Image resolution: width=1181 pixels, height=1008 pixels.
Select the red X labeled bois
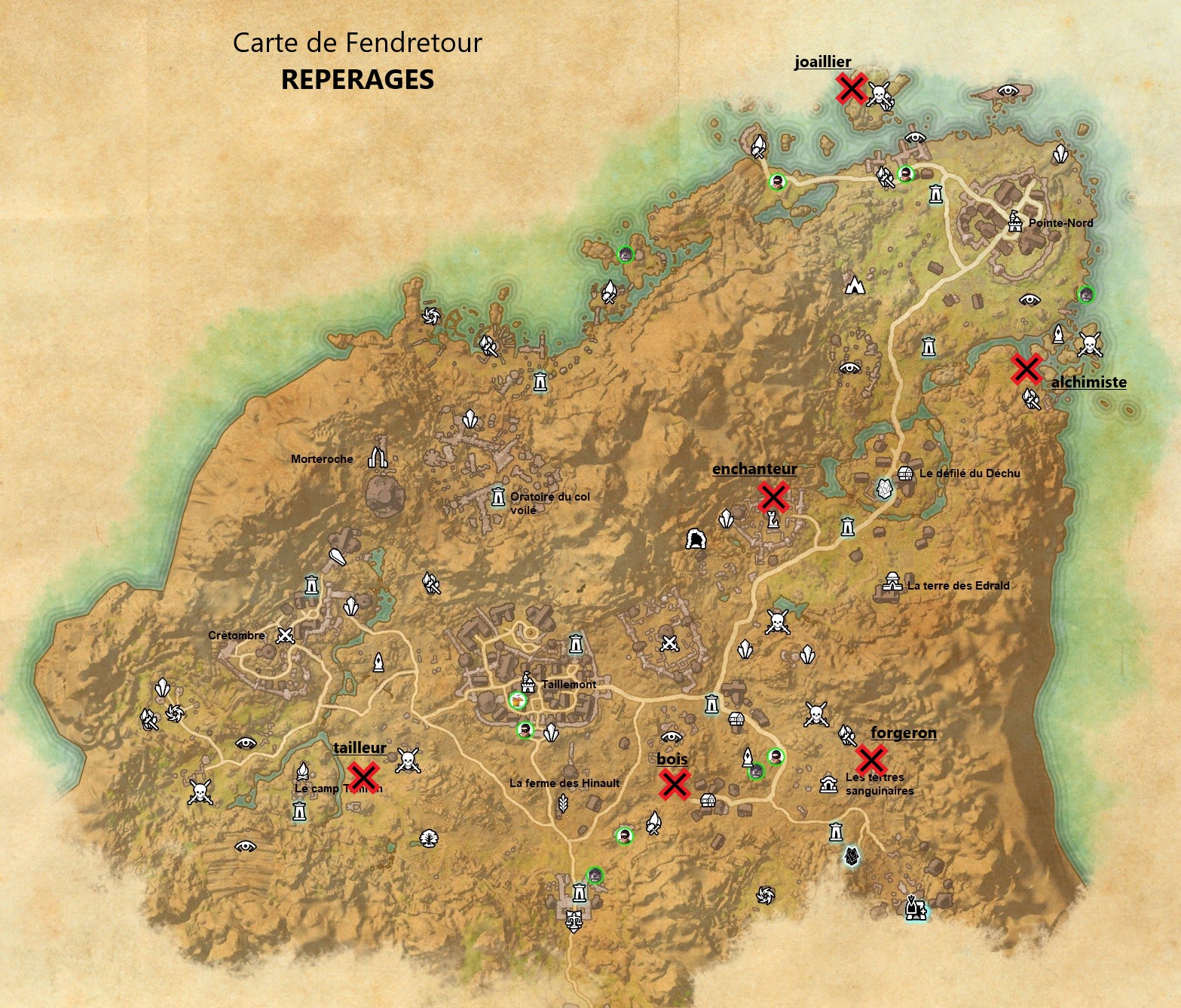(x=674, y=785)
